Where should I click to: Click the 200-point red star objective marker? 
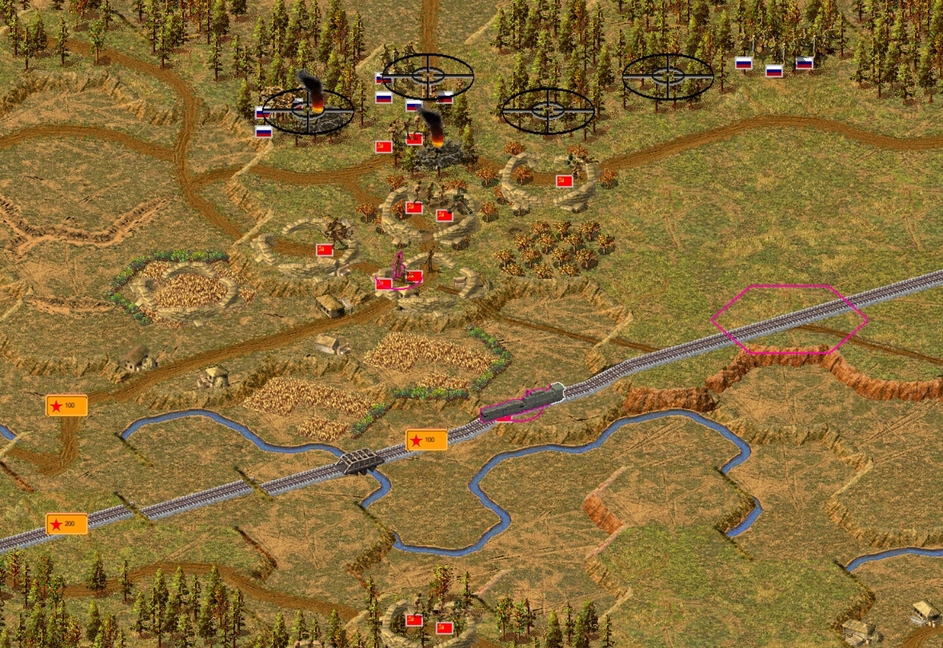(66, 524)
